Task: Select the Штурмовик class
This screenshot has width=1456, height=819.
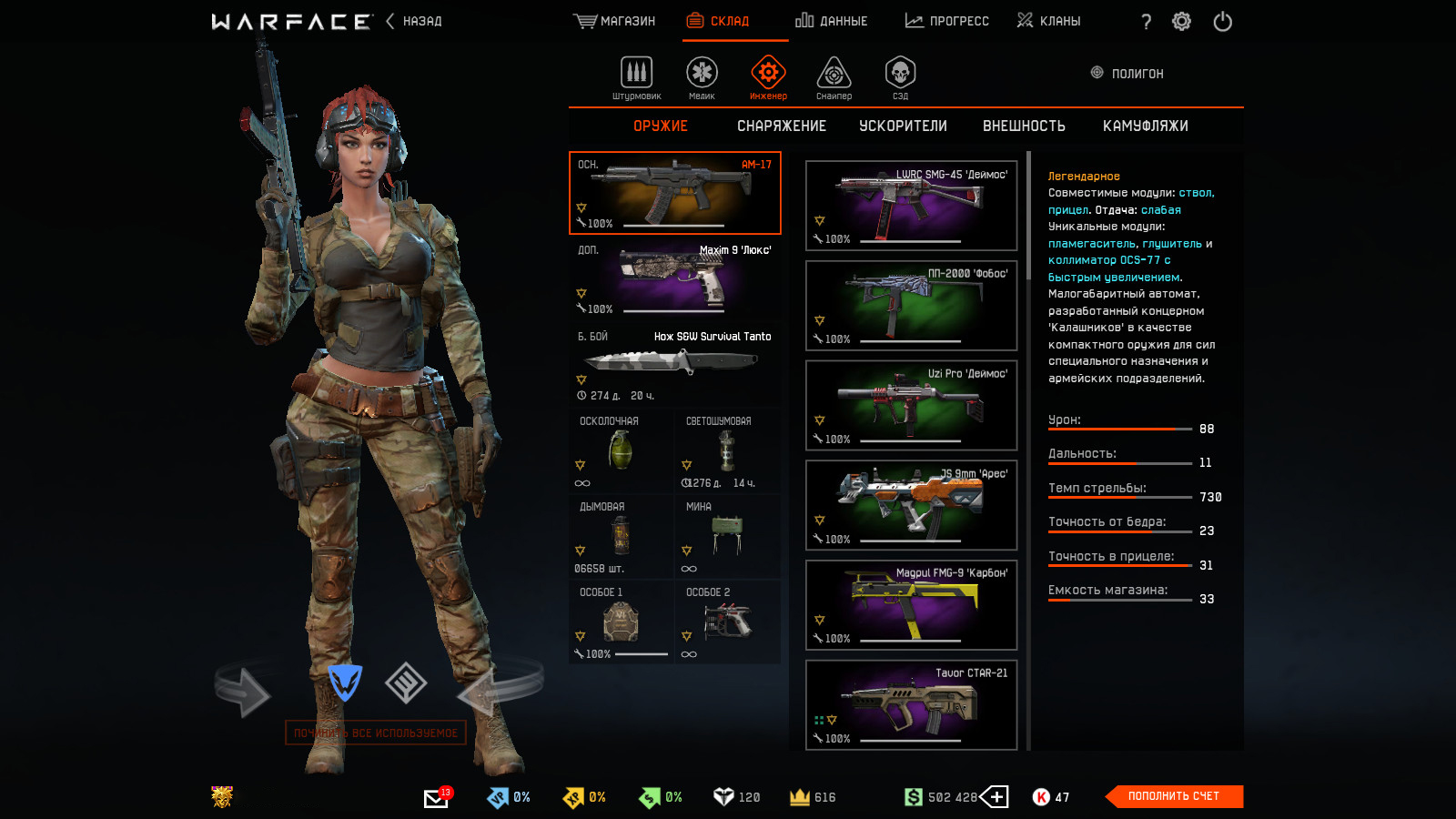Action: pyautogui.click(x=636, y=77)
